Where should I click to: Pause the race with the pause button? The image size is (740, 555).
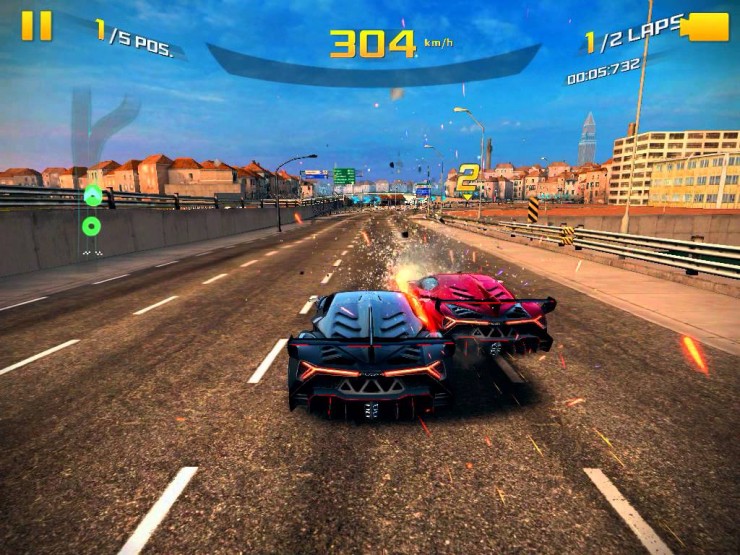tap(36, 25)
